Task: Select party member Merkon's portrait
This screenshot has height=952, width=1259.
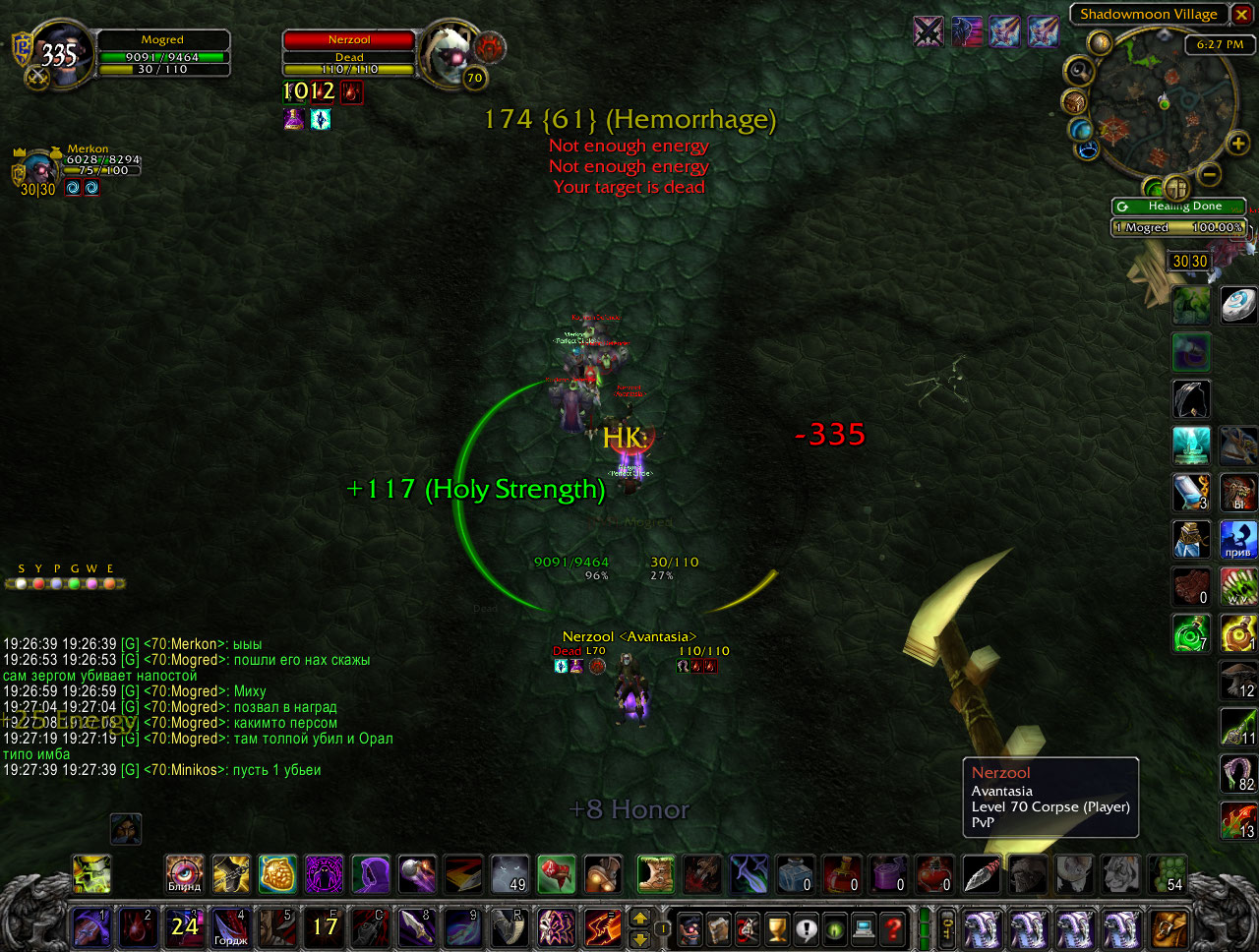Action: coord(41,167)
